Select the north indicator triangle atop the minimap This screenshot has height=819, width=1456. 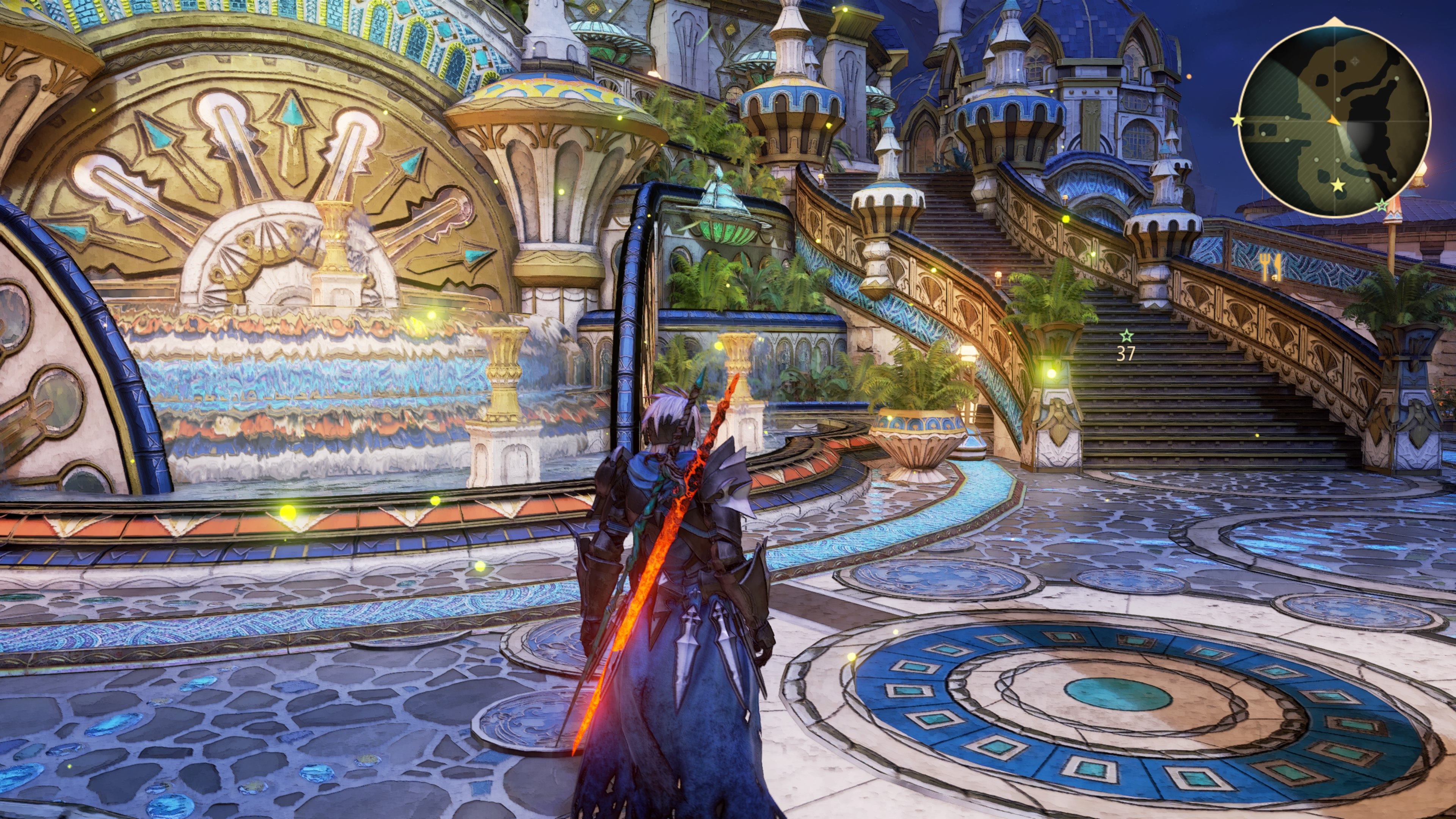tap(1335, 20)
